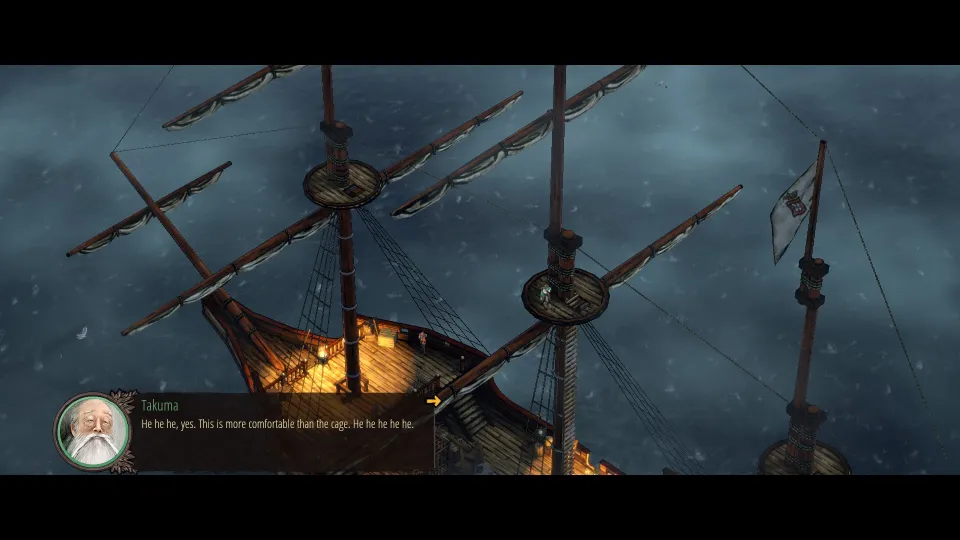Click Takuma's portrait in the dialogue box
This screenshot has height=540, width=960.
point(93,431)
